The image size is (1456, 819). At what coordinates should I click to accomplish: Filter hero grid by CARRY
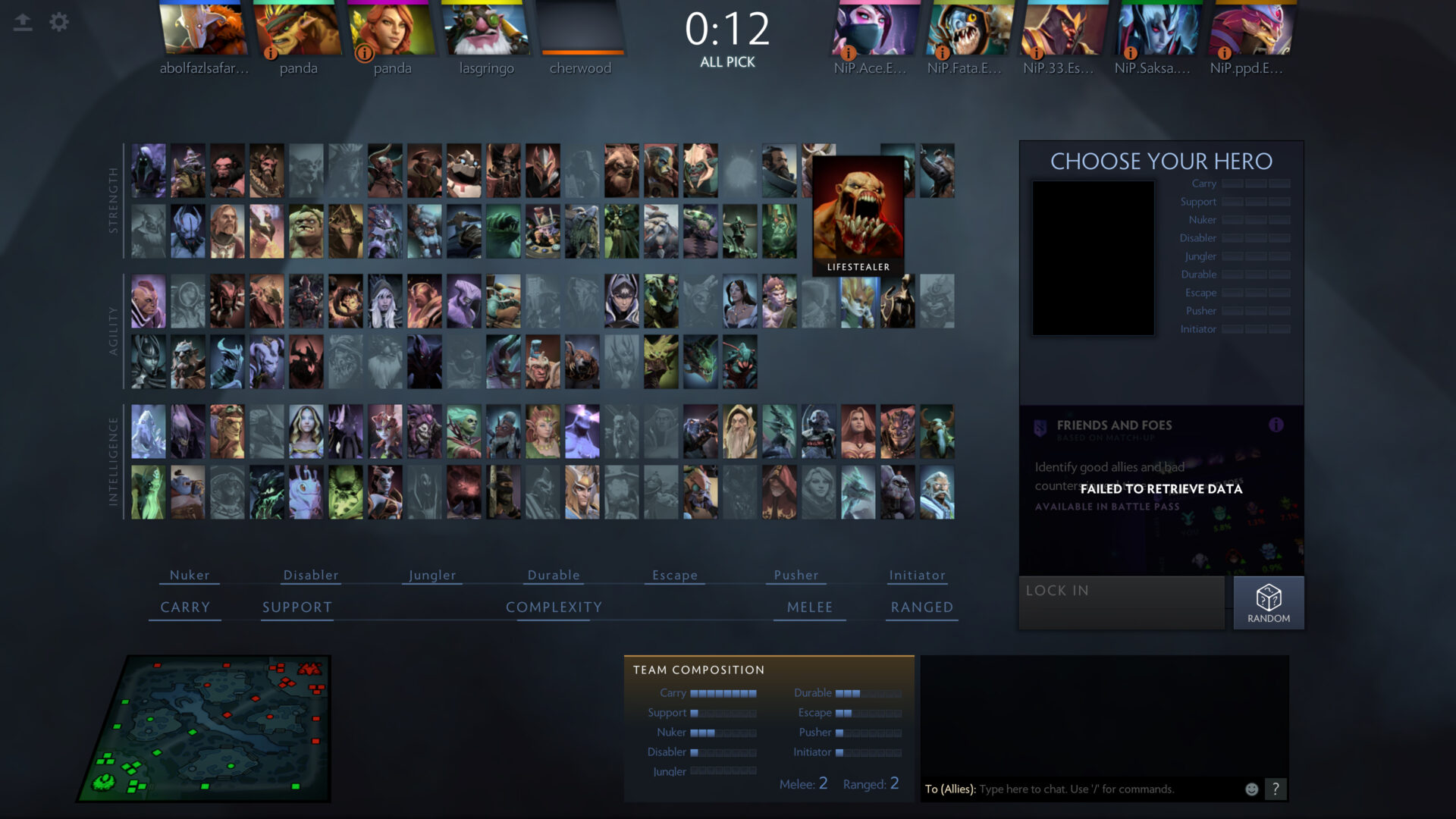tap(185, 607)
